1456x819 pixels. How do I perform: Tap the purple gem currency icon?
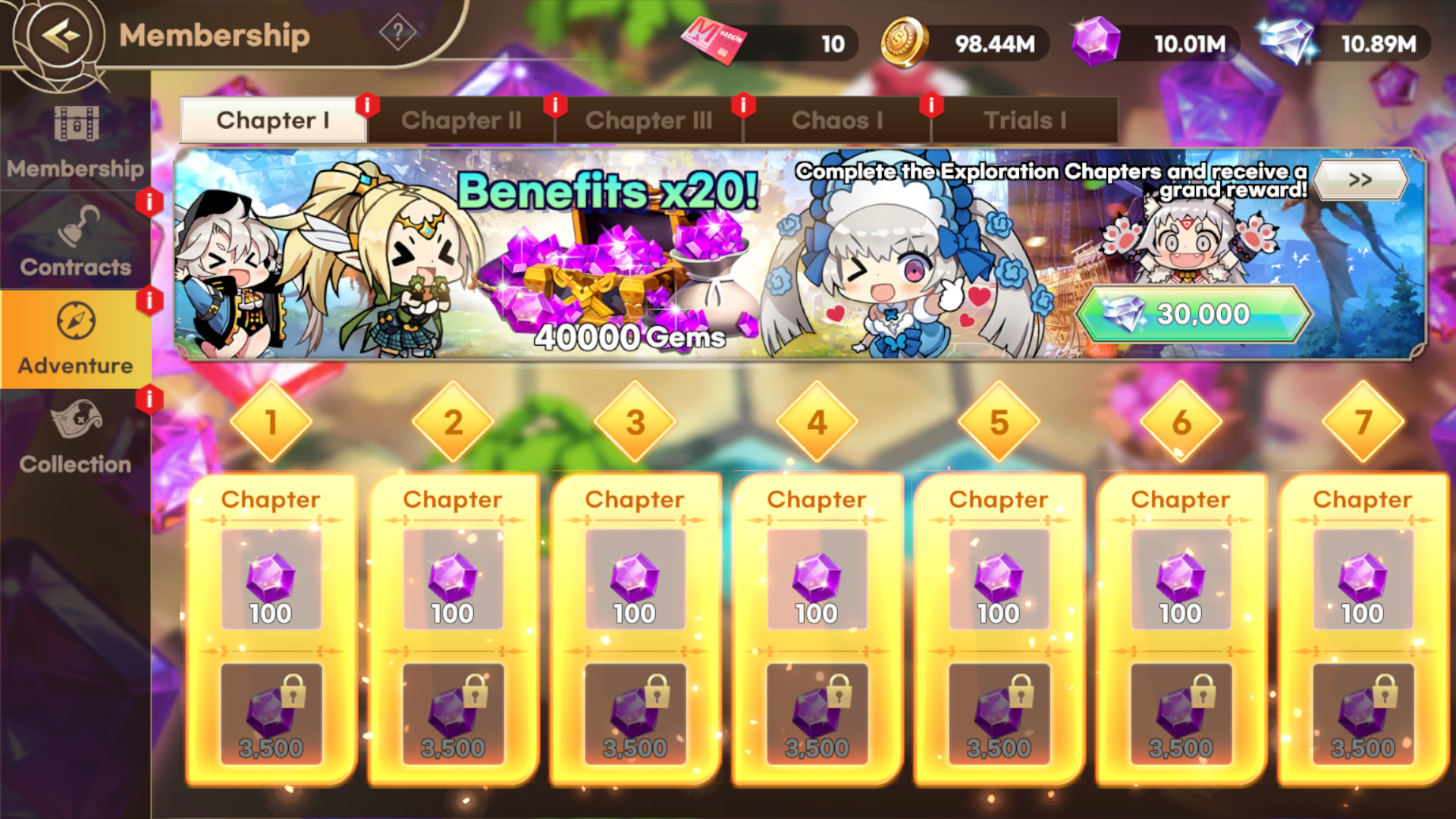tap(1095, 42)
